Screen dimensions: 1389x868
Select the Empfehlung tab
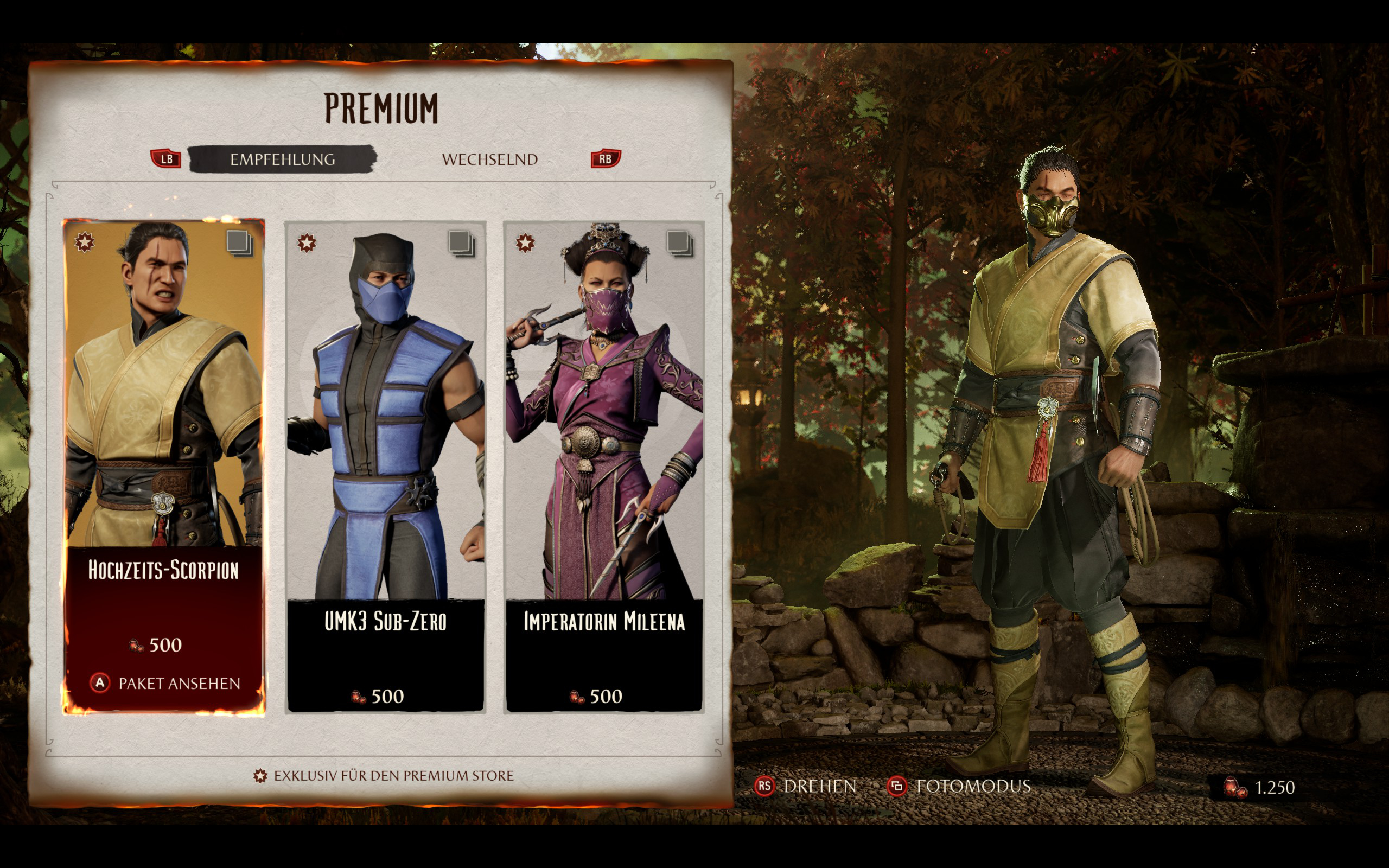(282, 159)
